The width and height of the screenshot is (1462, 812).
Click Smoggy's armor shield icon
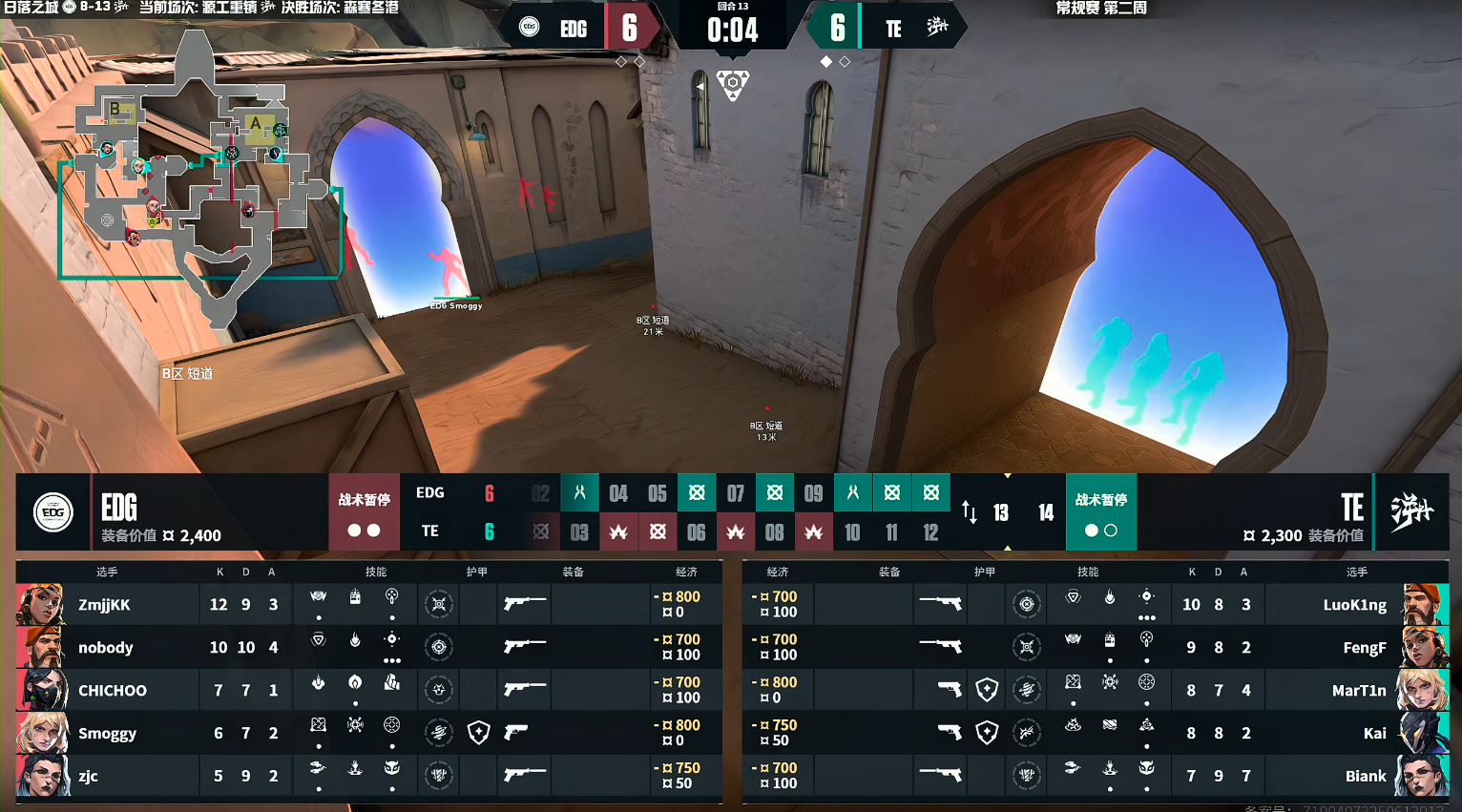pyautogui.click(x=478, y=733)
